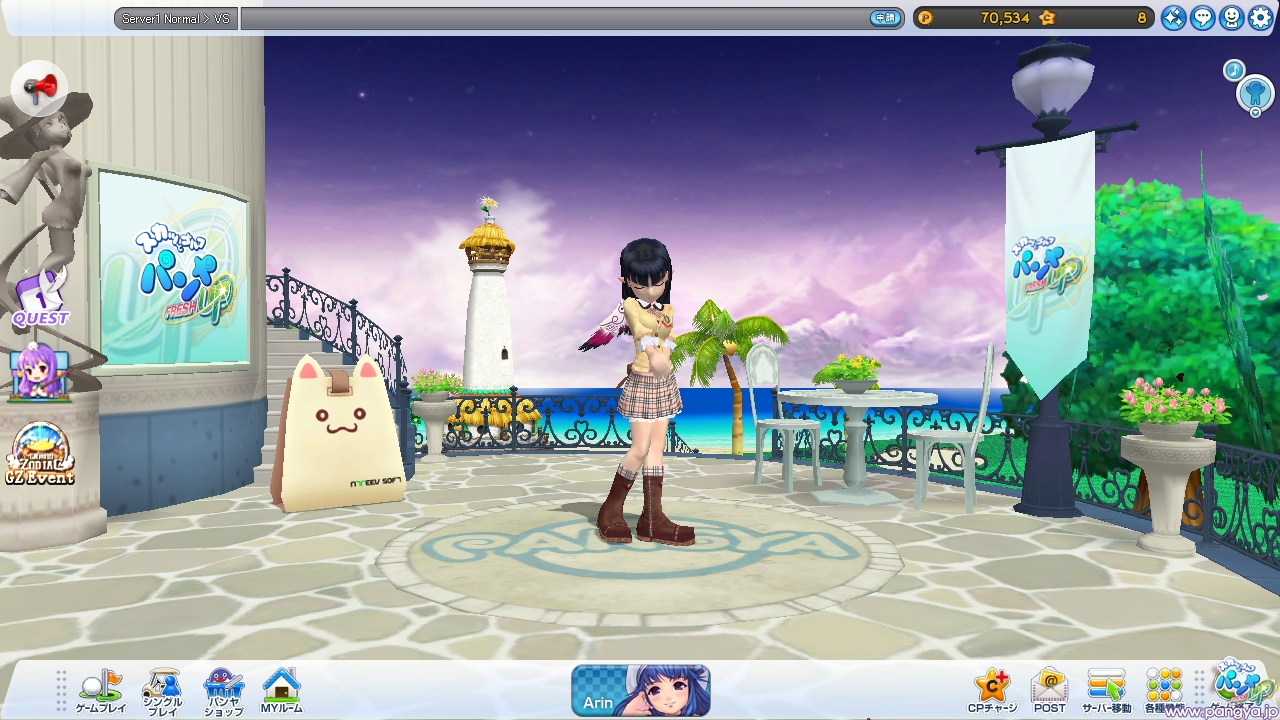Image resolution: width=1280 pixels, height=720 pixels.
Task: Click the smiley face friends icon
Action: tap(1232, 17)
